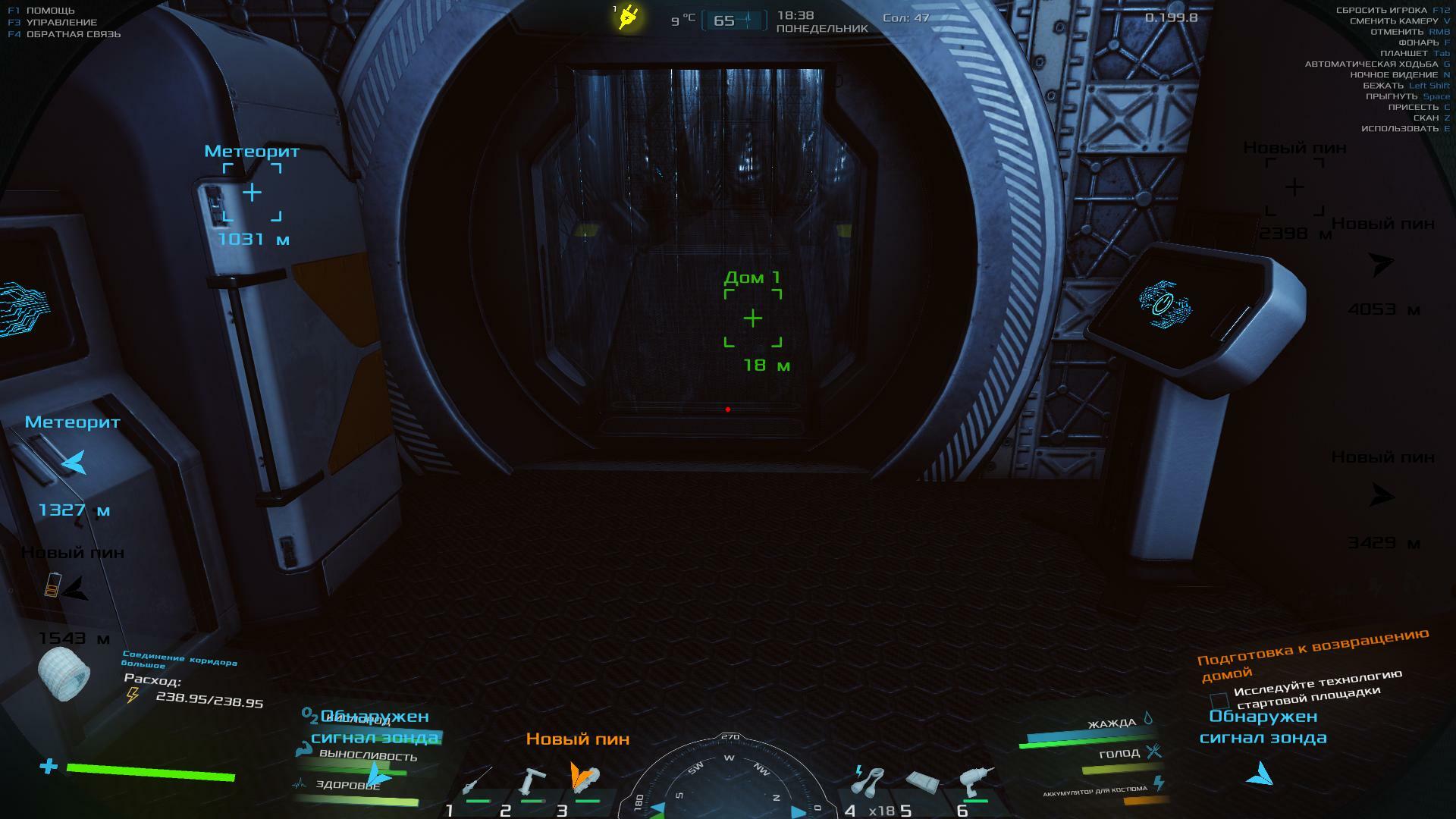Select the tool in hotbar slot 2
Screen dimensions: 1456x819
(531, 782)
